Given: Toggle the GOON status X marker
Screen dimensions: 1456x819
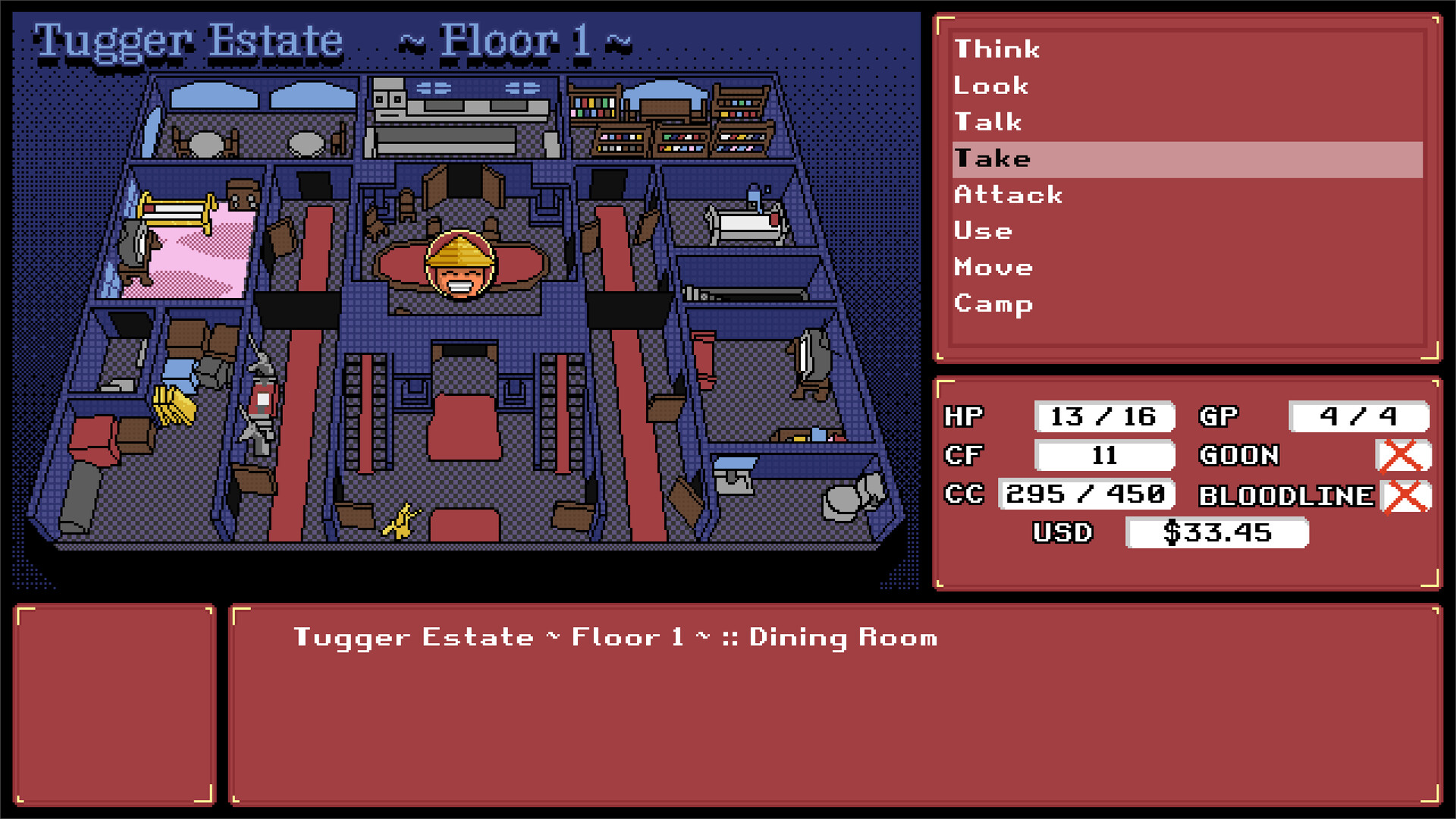Looking at the screenshot, I should click(x=1404, y=456).
